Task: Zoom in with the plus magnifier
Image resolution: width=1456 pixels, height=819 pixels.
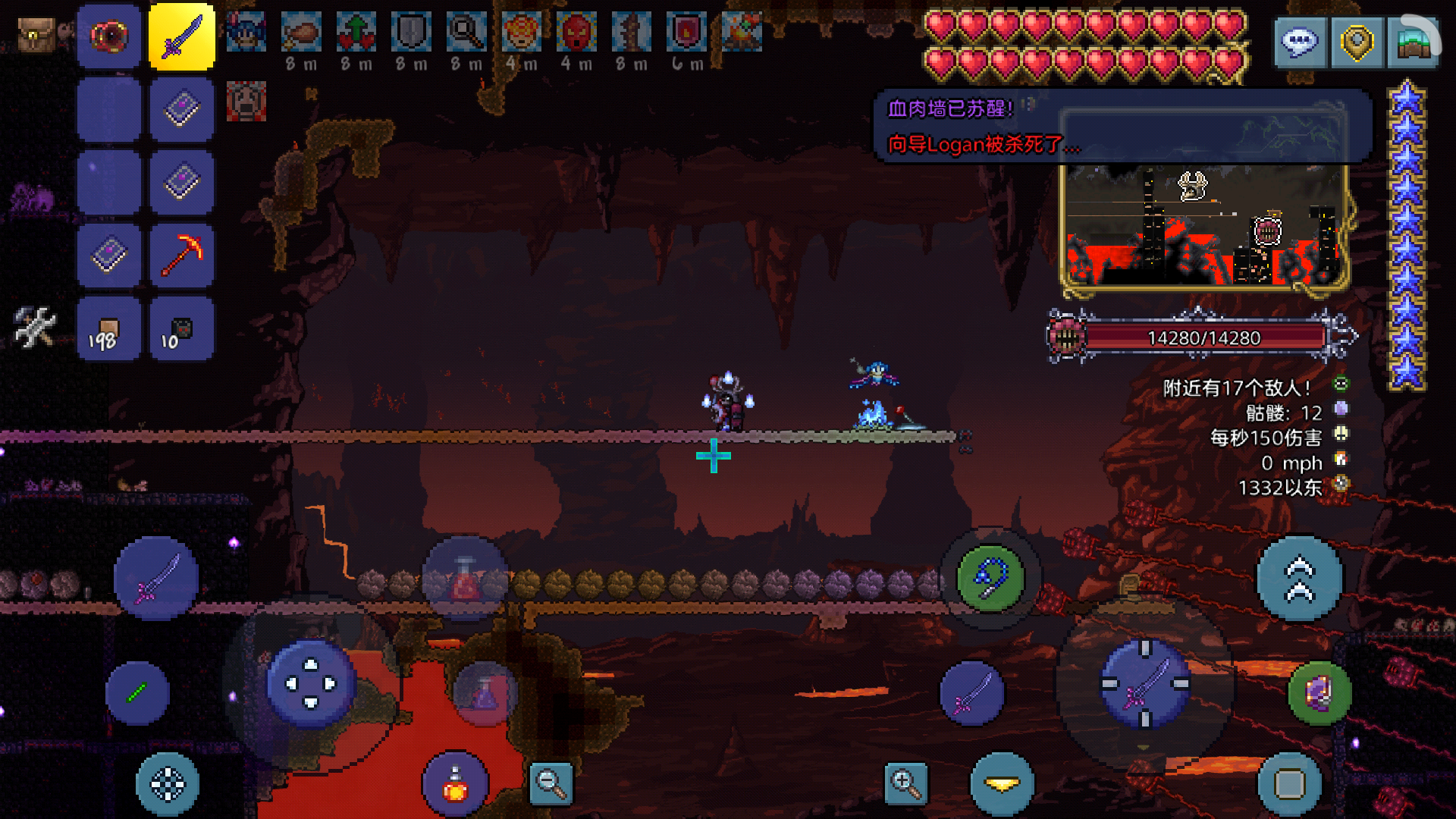Action: click(905, 783)
